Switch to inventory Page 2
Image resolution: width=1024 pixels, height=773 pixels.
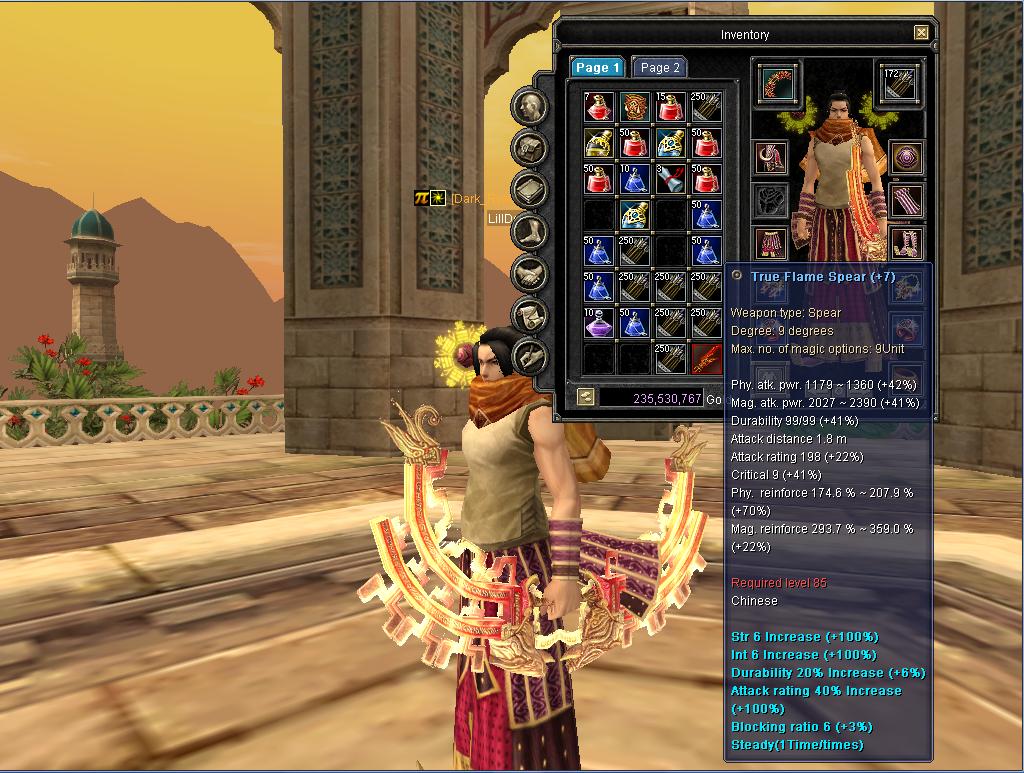click(x=659, y=67)
